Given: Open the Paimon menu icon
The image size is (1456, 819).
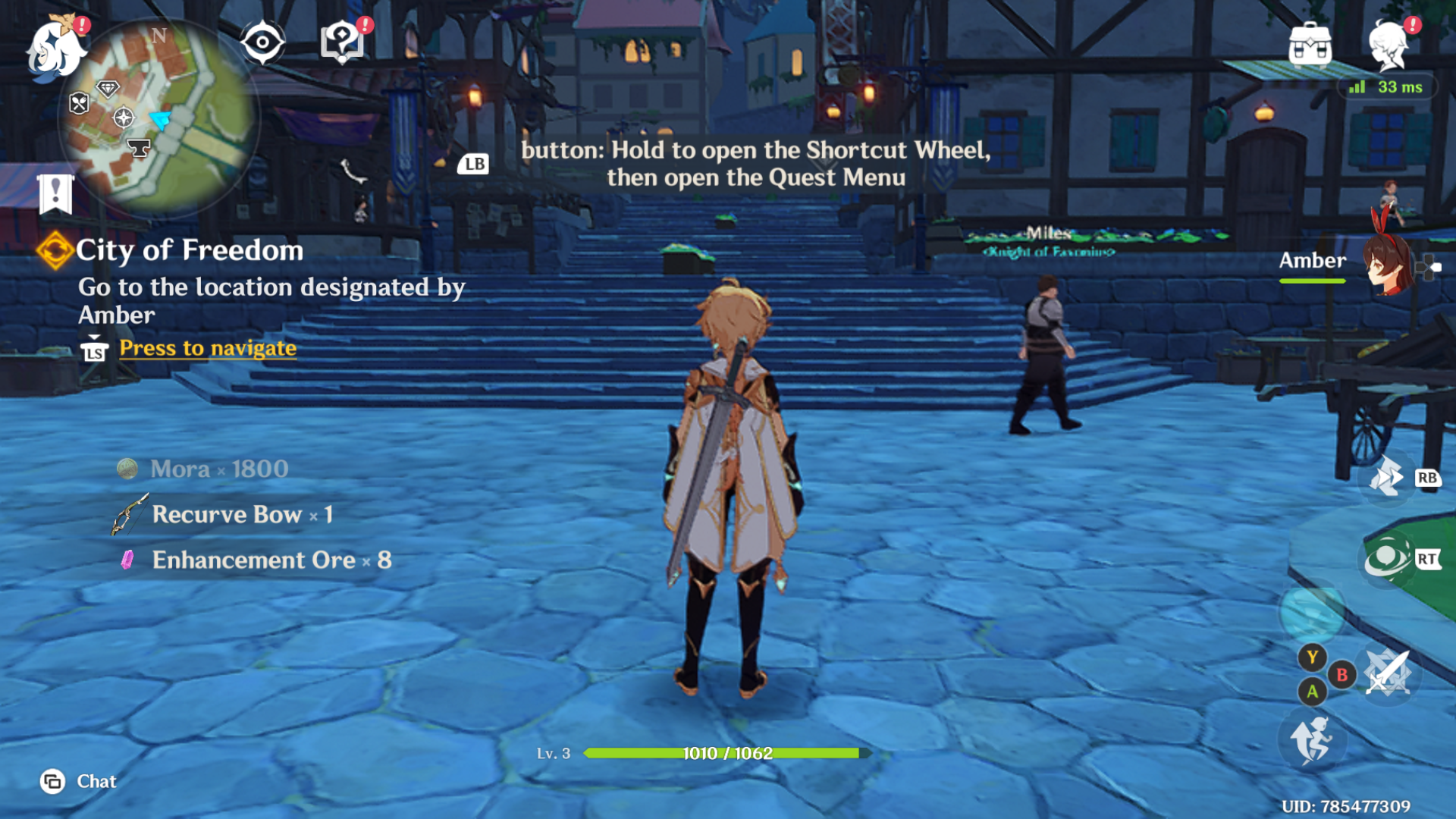Looking at the screenshot, I should tap(55, 47).
